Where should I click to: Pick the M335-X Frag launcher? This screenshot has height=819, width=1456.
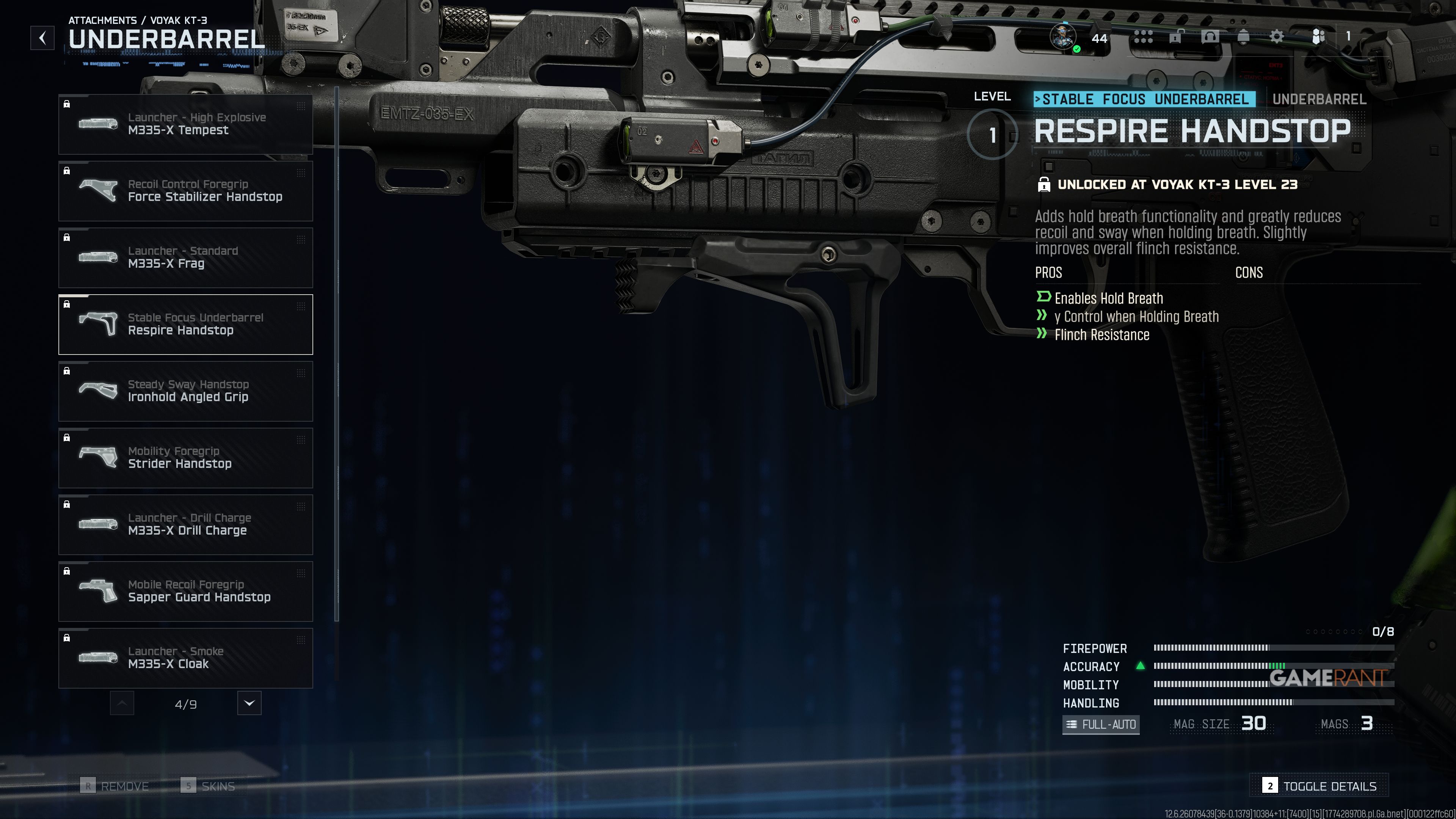coord(185,258)
